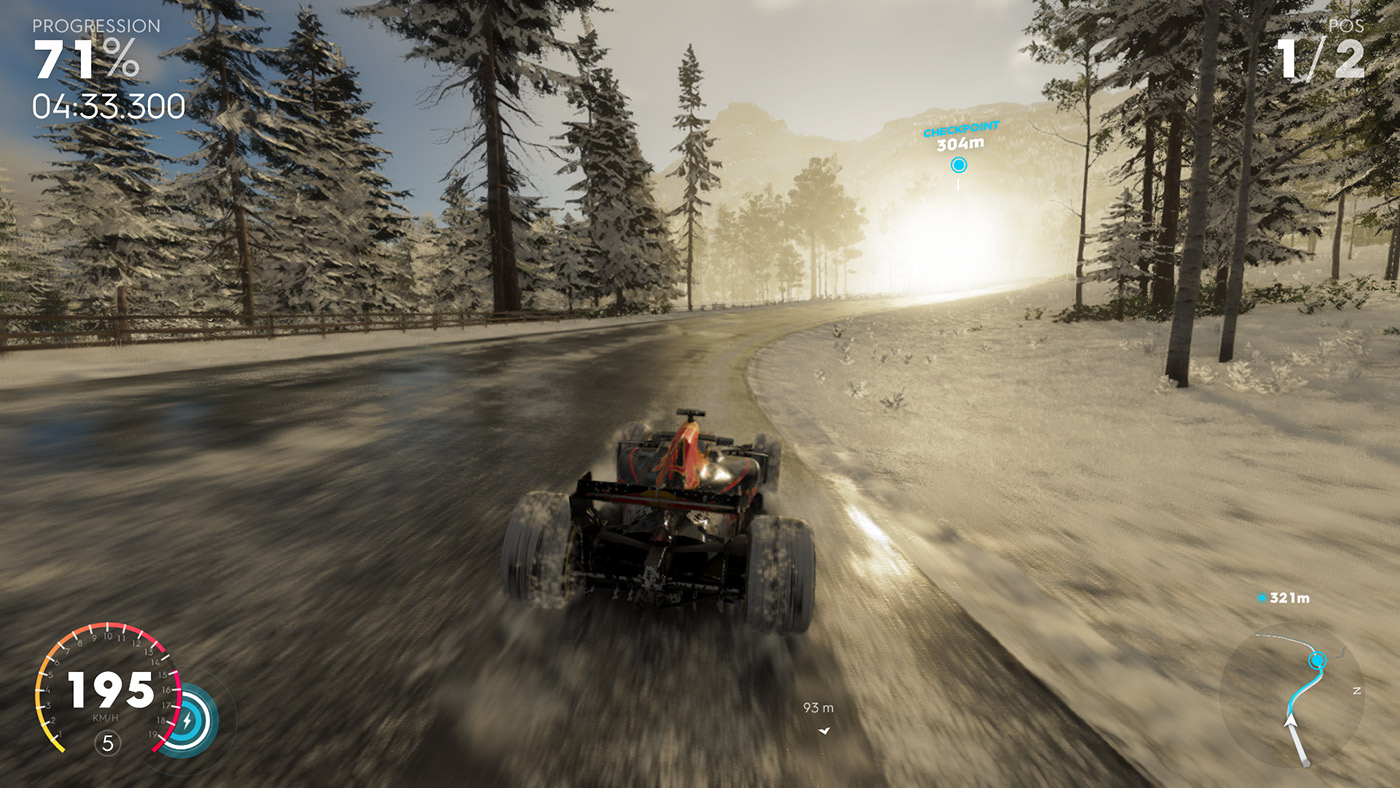Click the blue waypoint dot on the minimap

pos(1317,658)
